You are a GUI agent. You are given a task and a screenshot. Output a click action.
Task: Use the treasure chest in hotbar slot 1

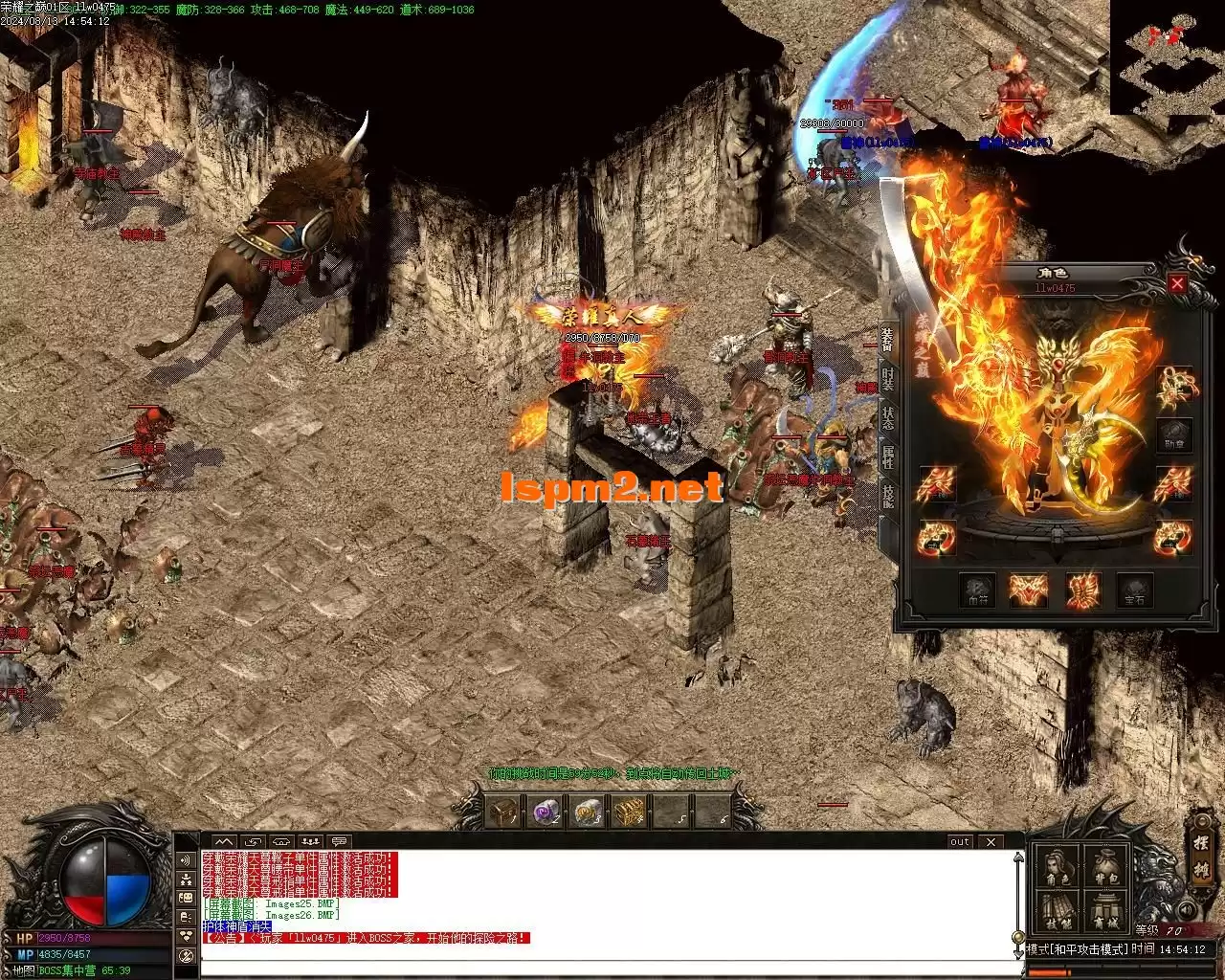pyautogui.click(x=502, y=813)
